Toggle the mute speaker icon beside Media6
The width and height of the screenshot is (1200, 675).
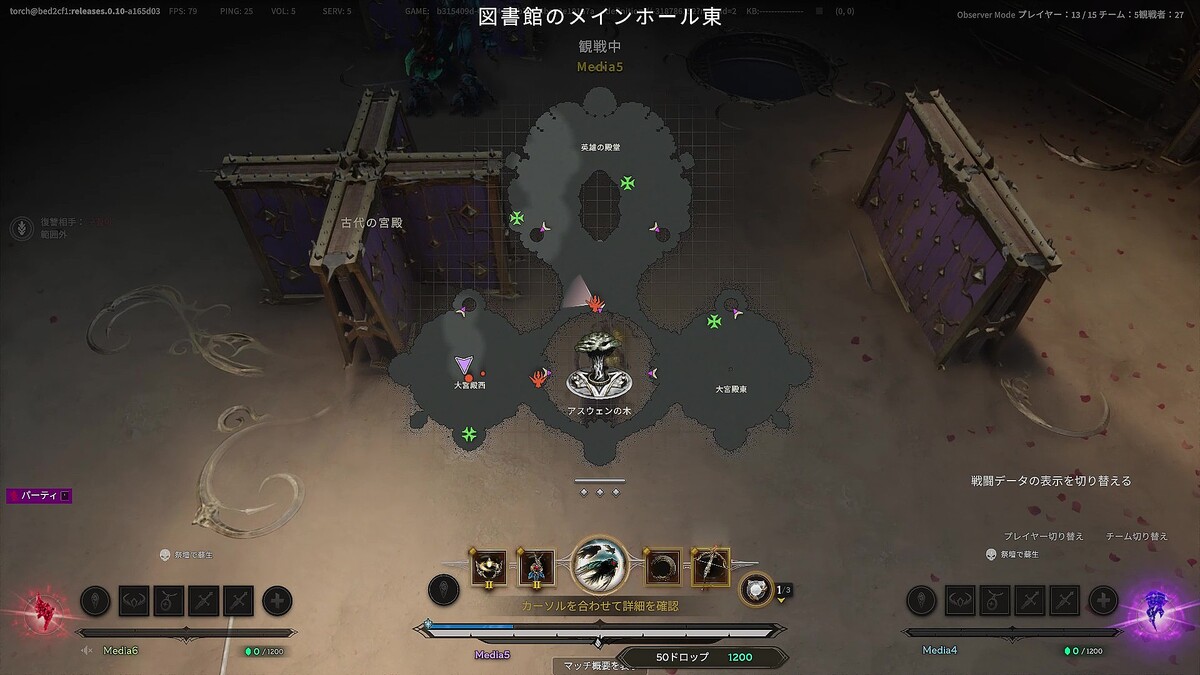(x=88, y=651)
